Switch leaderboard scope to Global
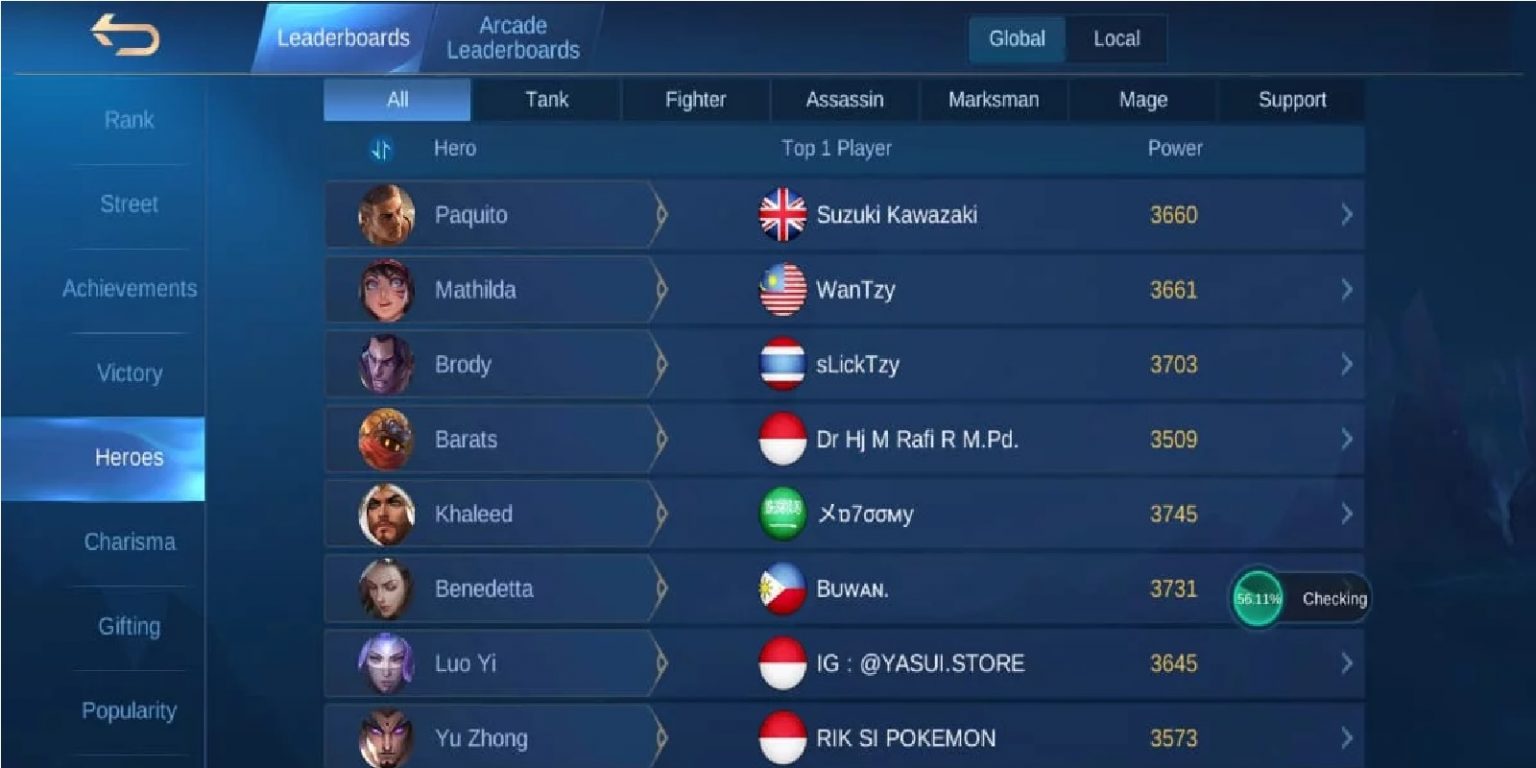The height and width of the screenshot is (768, 1536). point(1016,39)
